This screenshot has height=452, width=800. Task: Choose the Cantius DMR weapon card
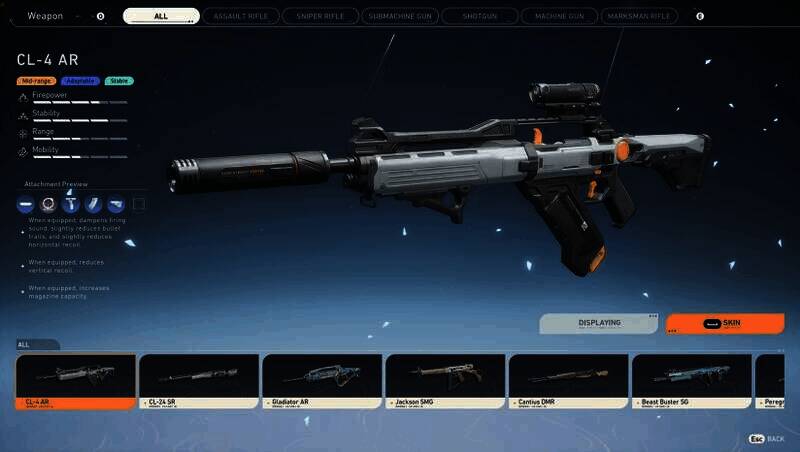pyautogui.click(x=568, y=381)
